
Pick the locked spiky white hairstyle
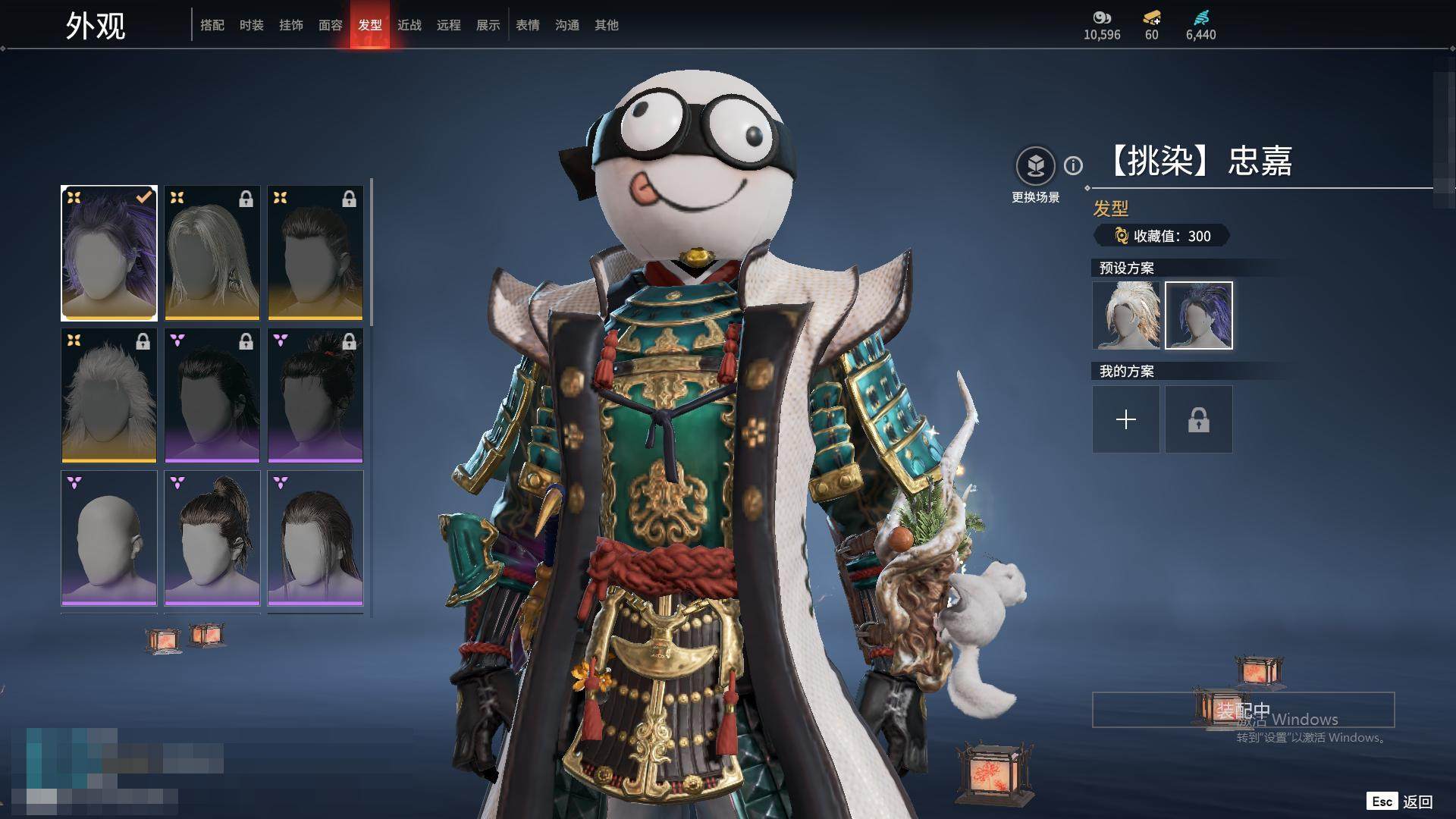coord(109,395)
